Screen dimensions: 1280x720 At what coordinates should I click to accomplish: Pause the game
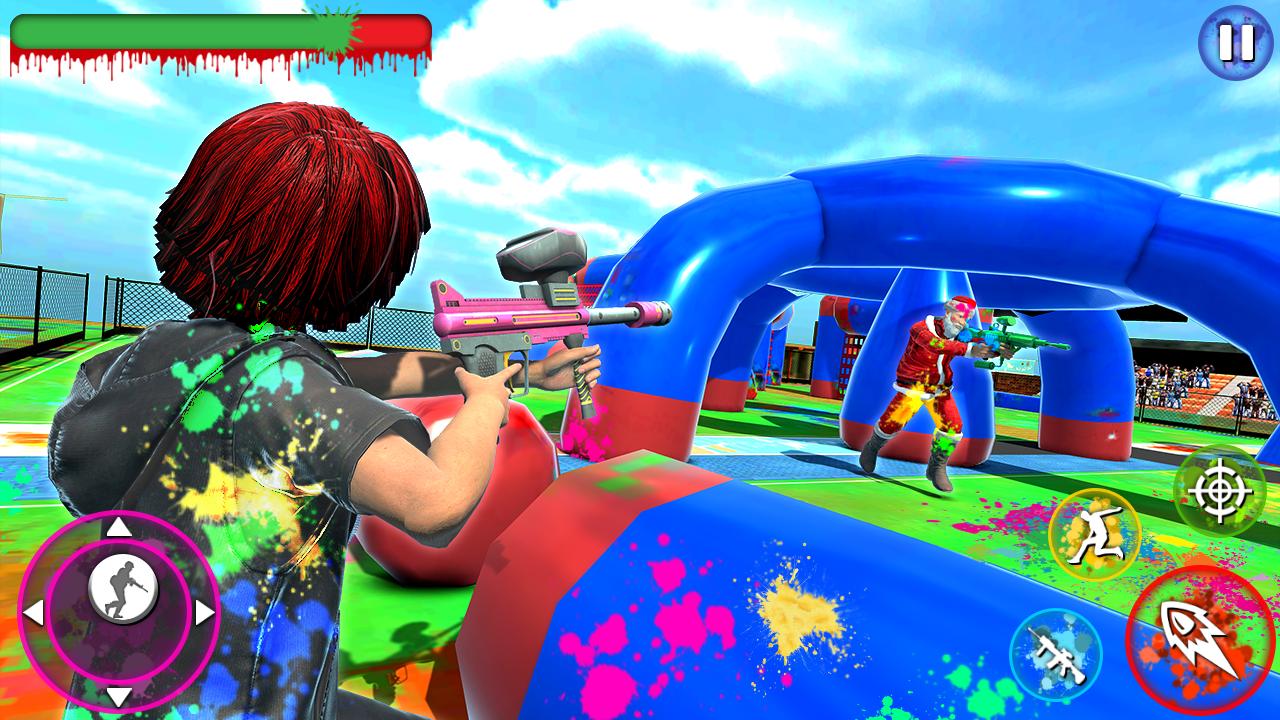coord(1237,41)
